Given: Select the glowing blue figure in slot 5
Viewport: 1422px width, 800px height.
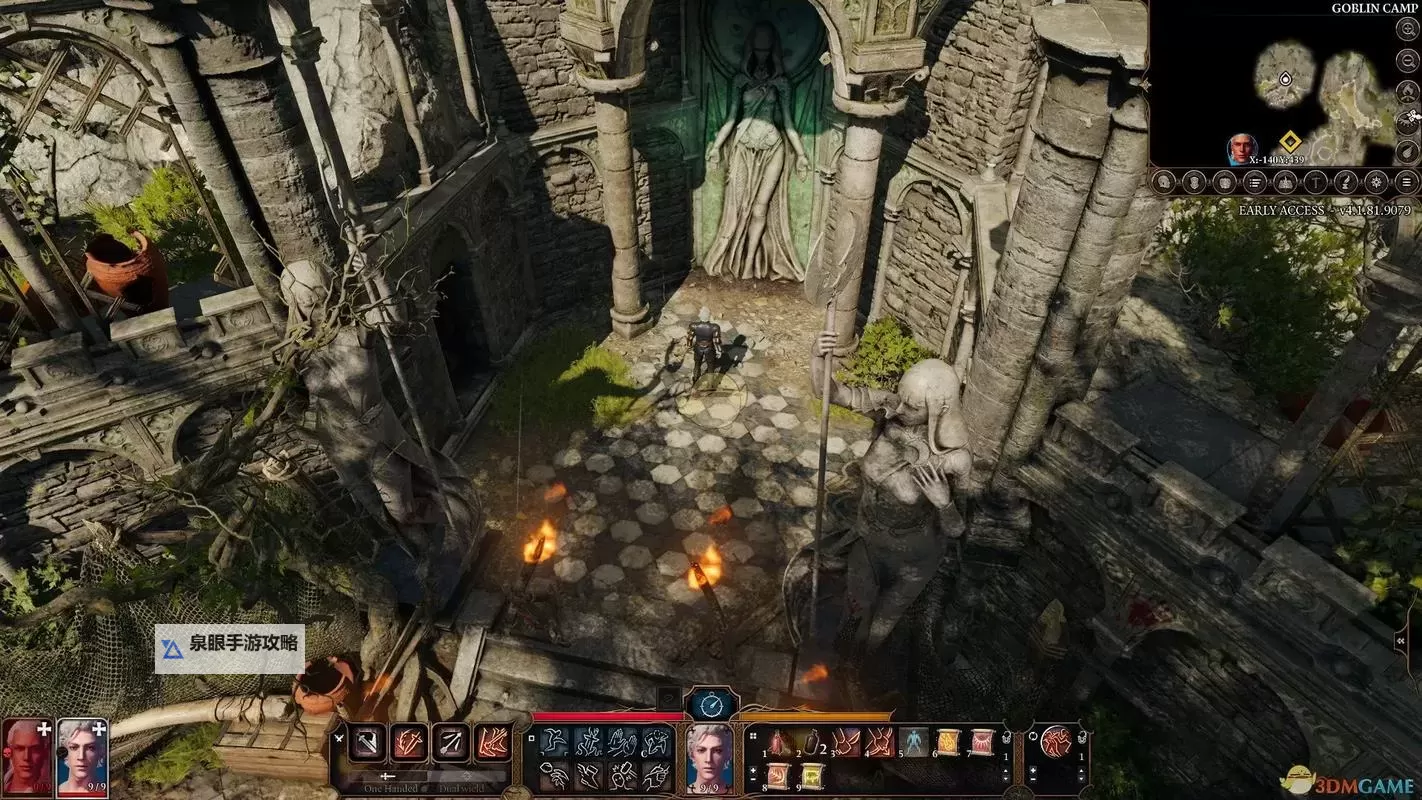Looking at the screenshot, I should (913, 743).
